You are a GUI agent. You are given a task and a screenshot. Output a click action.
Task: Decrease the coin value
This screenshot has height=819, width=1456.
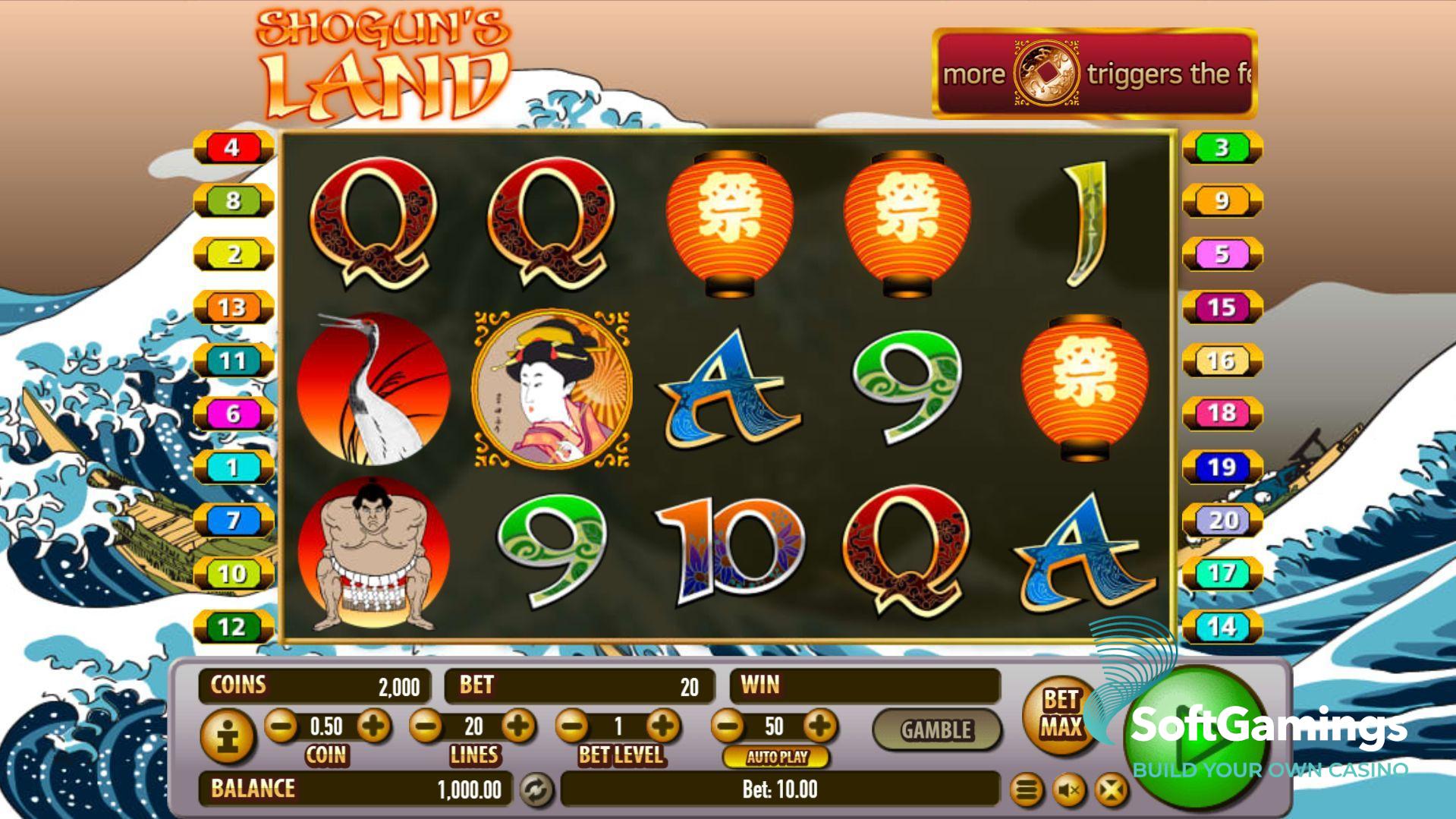coord(281,726)
